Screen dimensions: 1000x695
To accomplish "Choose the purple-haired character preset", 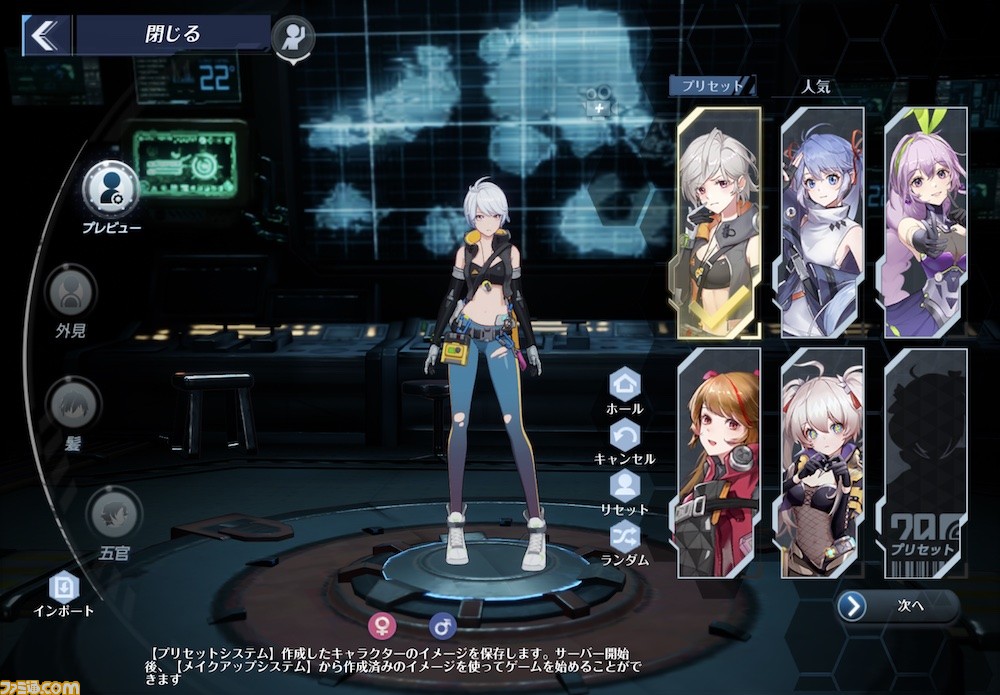I will coord(926,222).
